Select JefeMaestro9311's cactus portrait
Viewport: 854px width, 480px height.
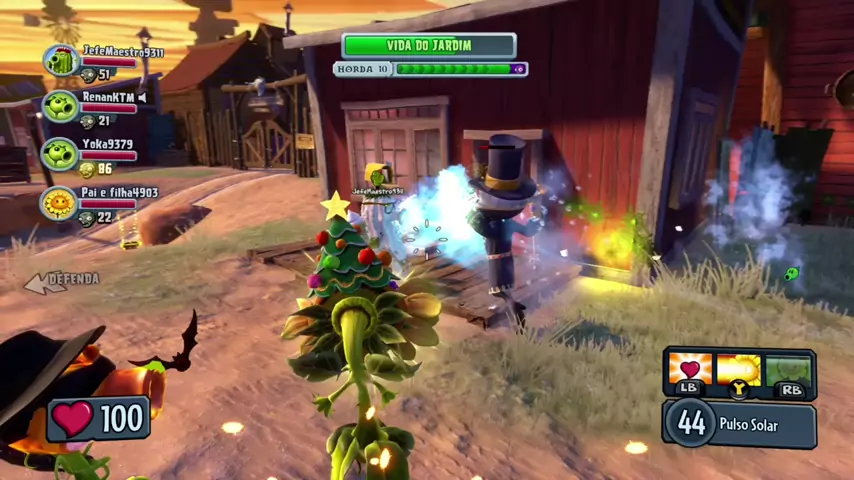[x=62, y=61]
